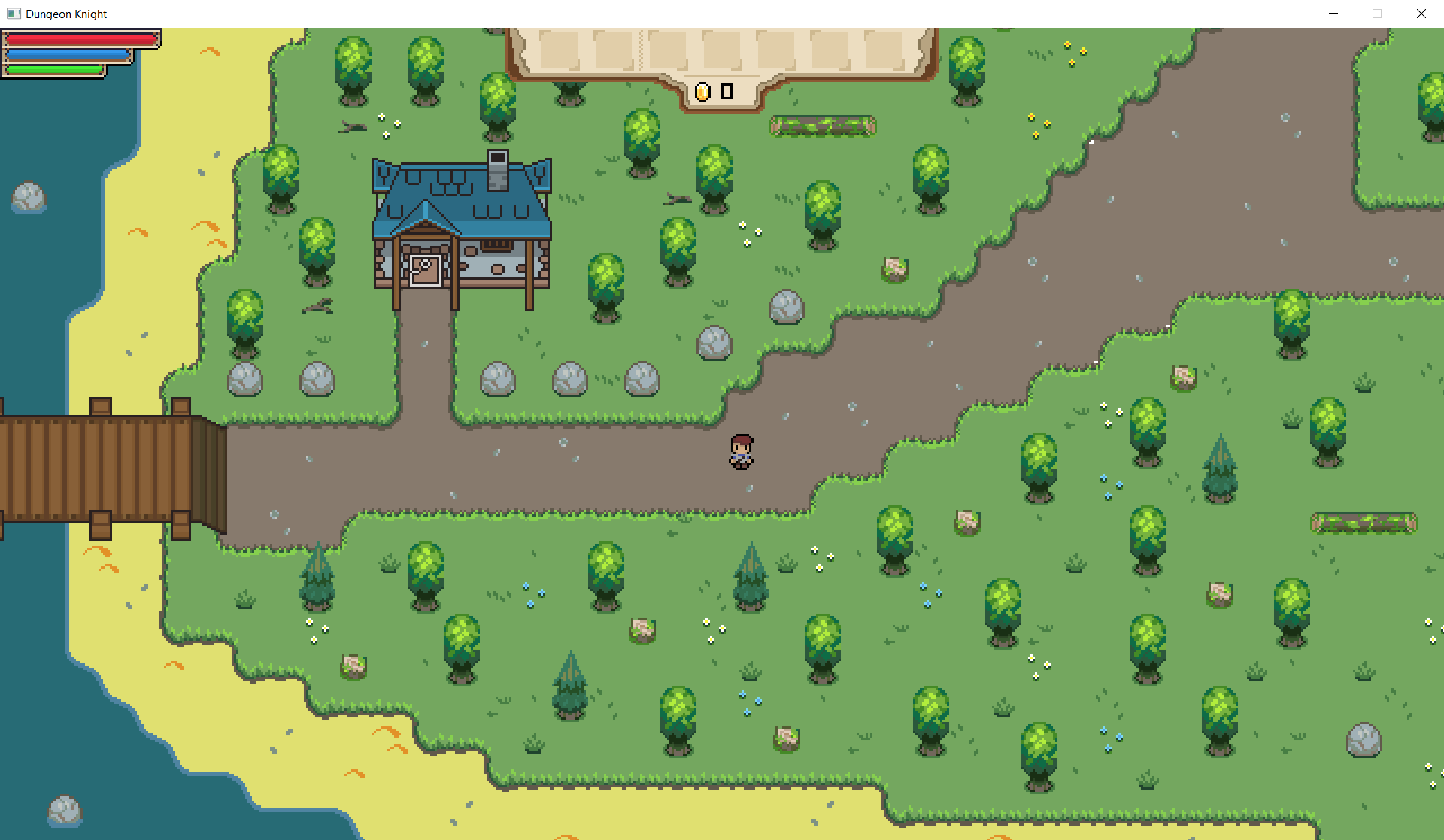Click the house entrance doorway
Screen dimensions: 1444x840
426,271
